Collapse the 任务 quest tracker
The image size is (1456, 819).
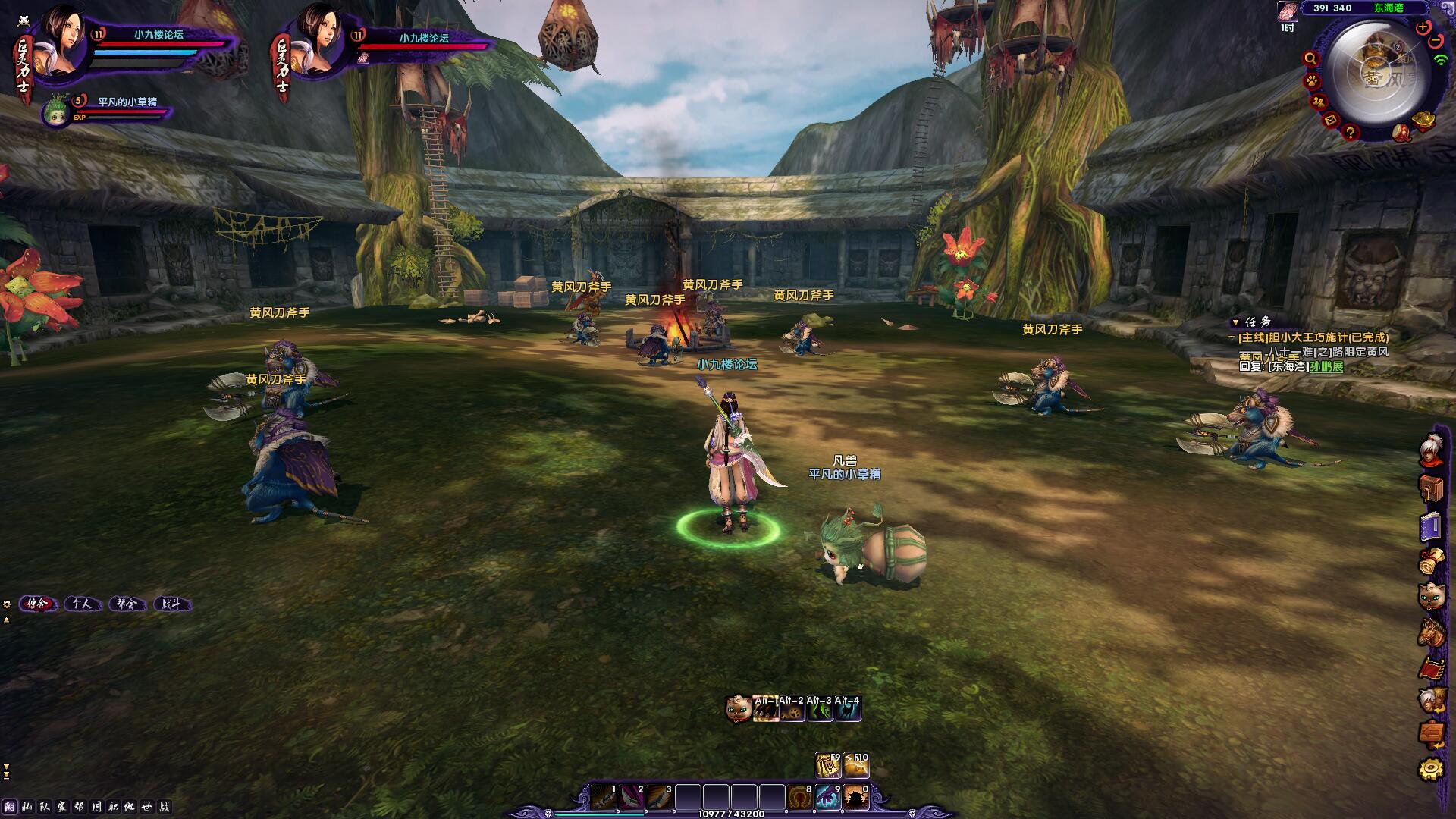point(1235,322)
